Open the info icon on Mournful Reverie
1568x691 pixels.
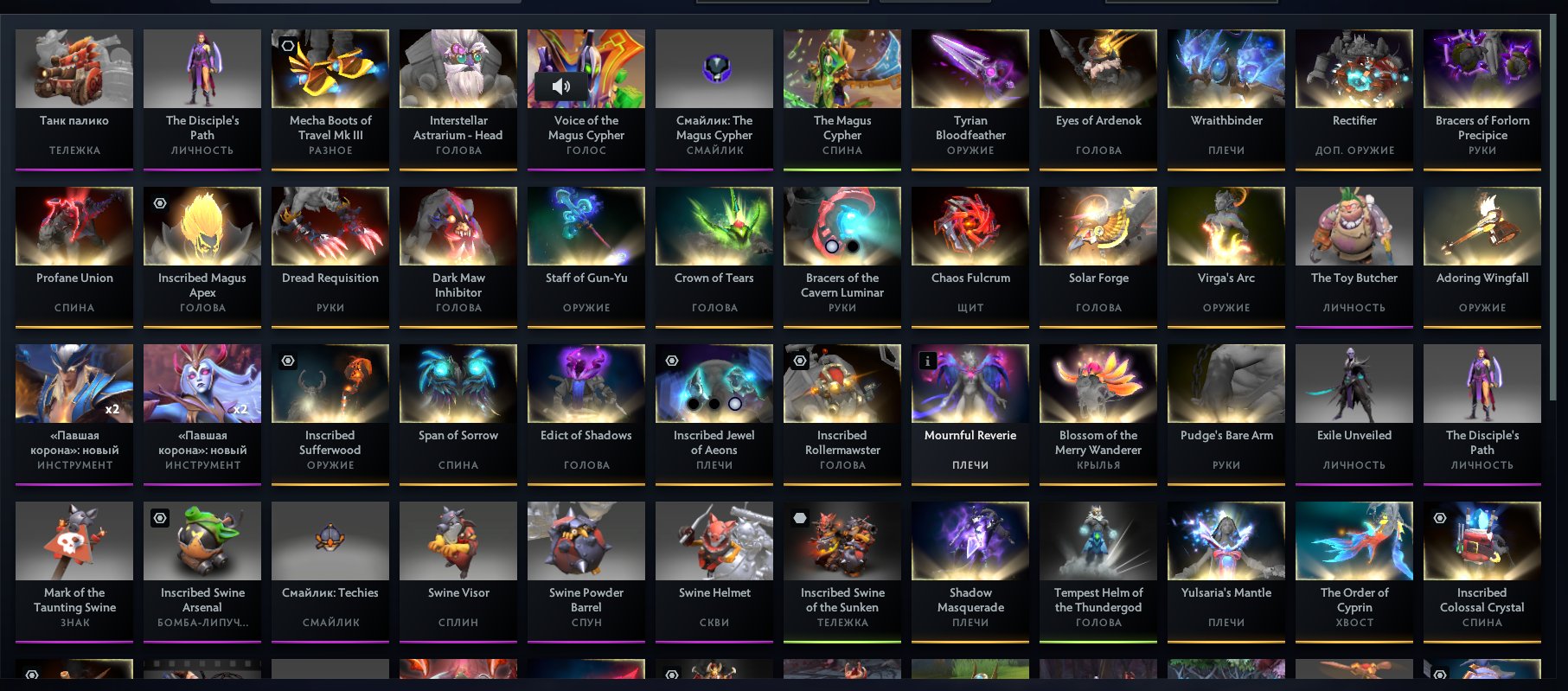pyautogui.click(x=927, y=360)
